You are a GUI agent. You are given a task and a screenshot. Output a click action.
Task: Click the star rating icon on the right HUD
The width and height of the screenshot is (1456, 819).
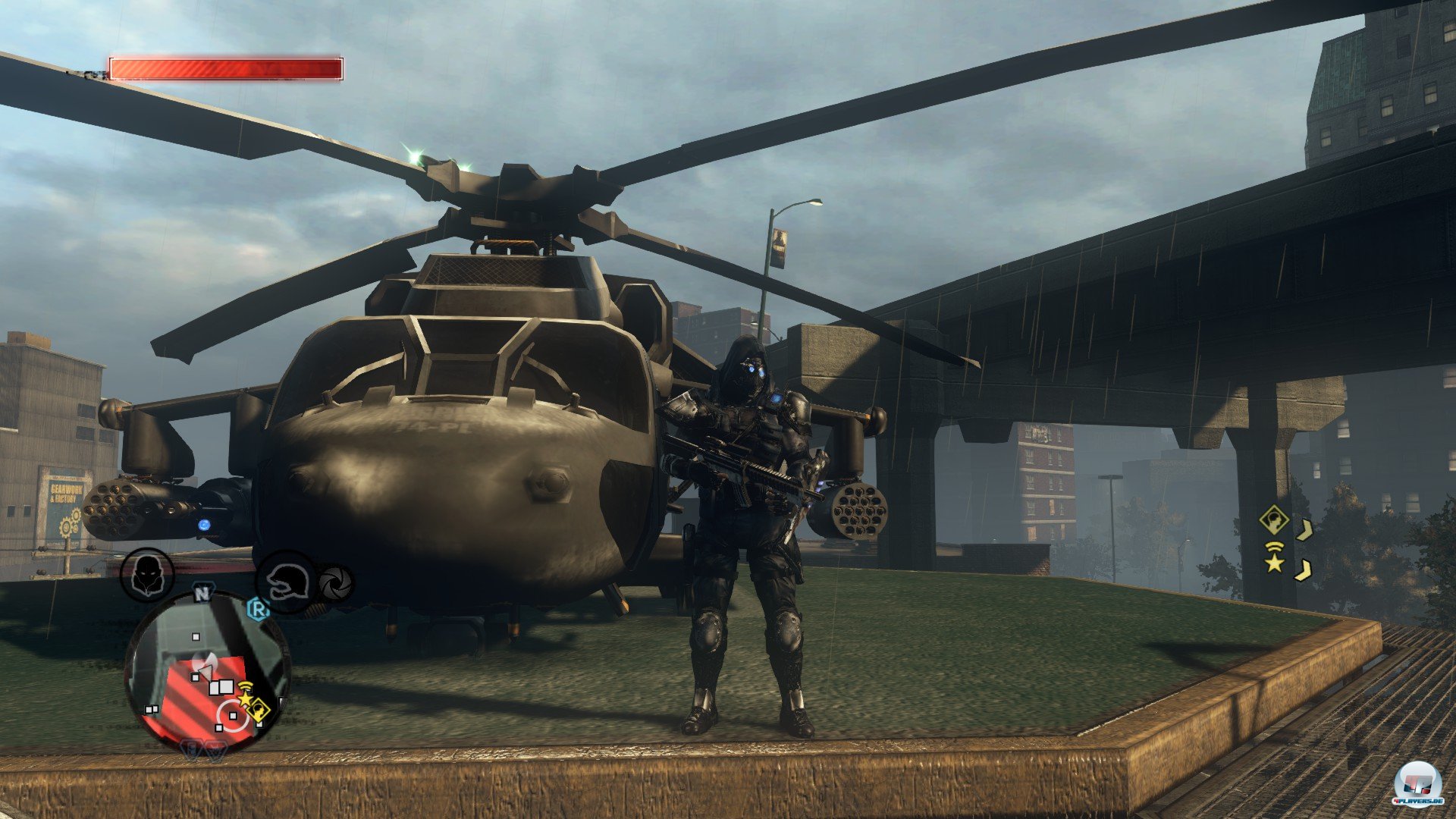[x=1274, y=566]
